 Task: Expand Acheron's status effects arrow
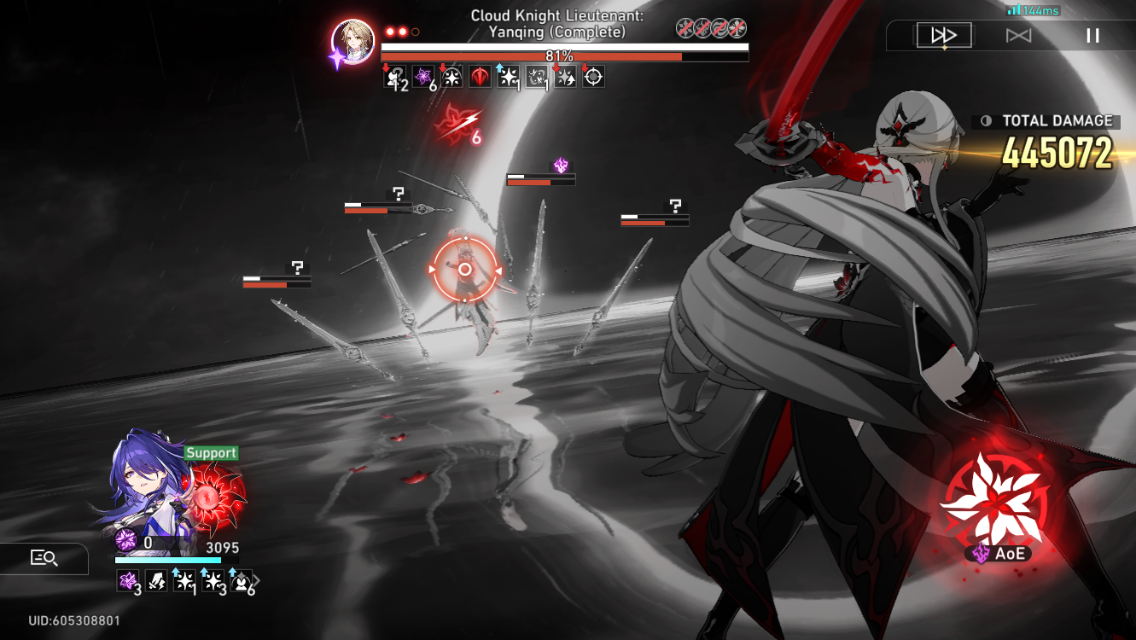click(257, 580)
